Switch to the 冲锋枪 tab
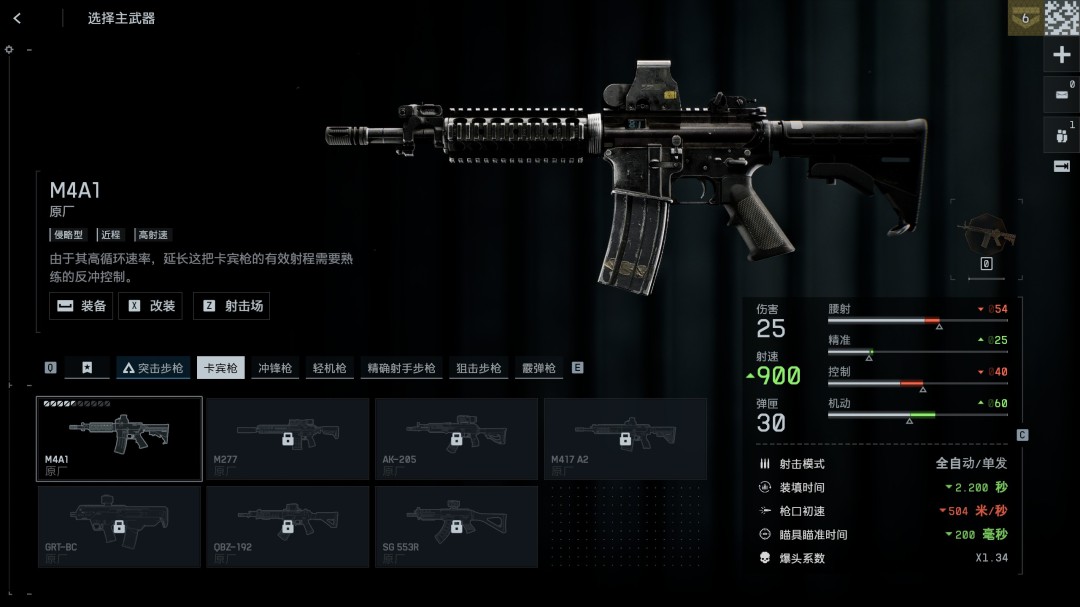Viewport: 1080px width, 607px height. (275, 368)
